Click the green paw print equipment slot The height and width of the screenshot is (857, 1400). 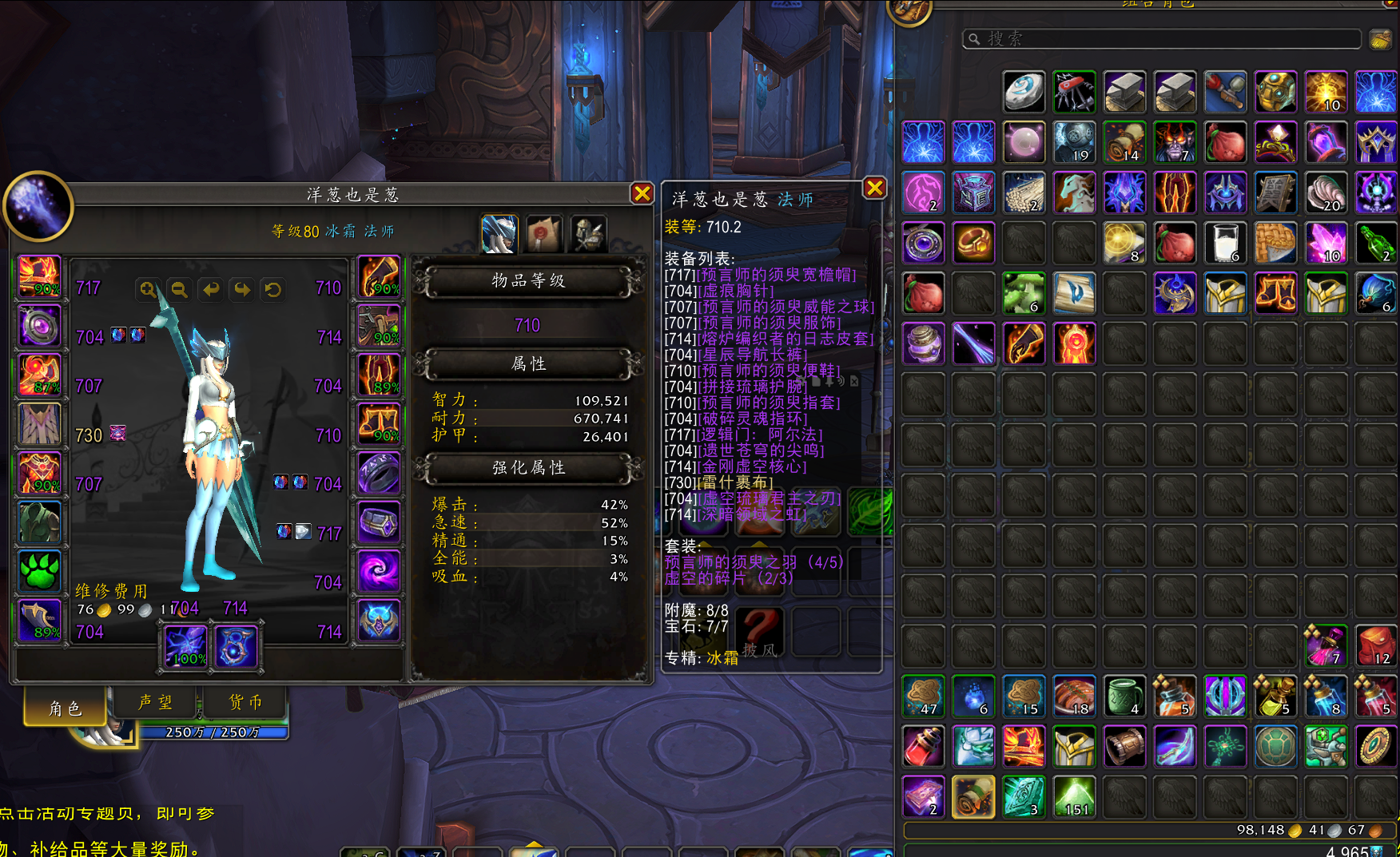39,571
